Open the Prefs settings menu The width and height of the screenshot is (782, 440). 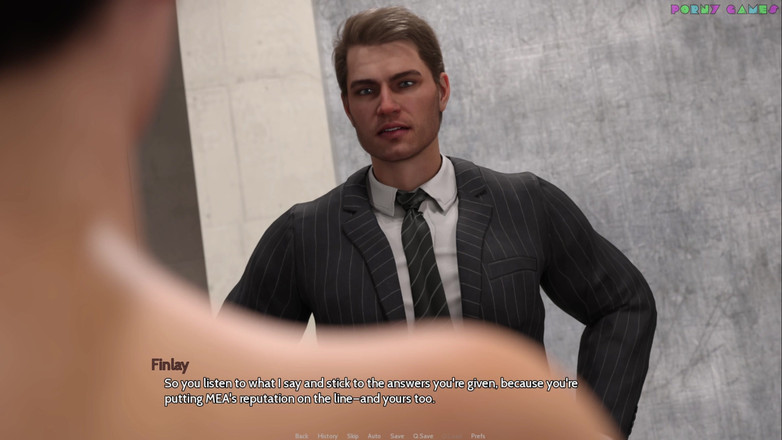478,436
